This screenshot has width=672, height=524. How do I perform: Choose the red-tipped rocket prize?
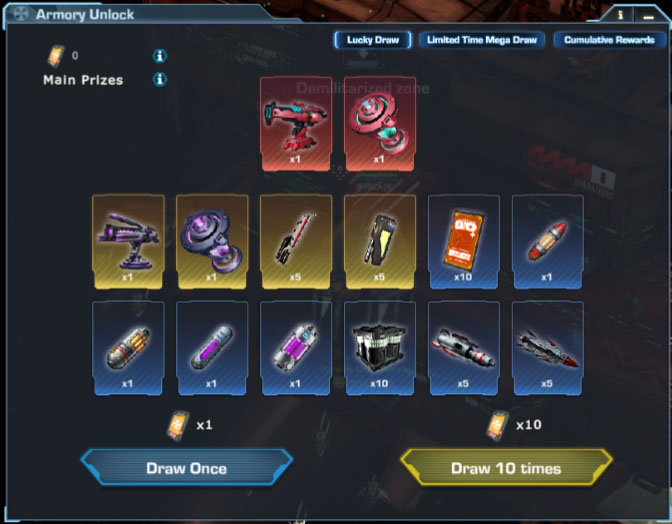pos(548,240)
